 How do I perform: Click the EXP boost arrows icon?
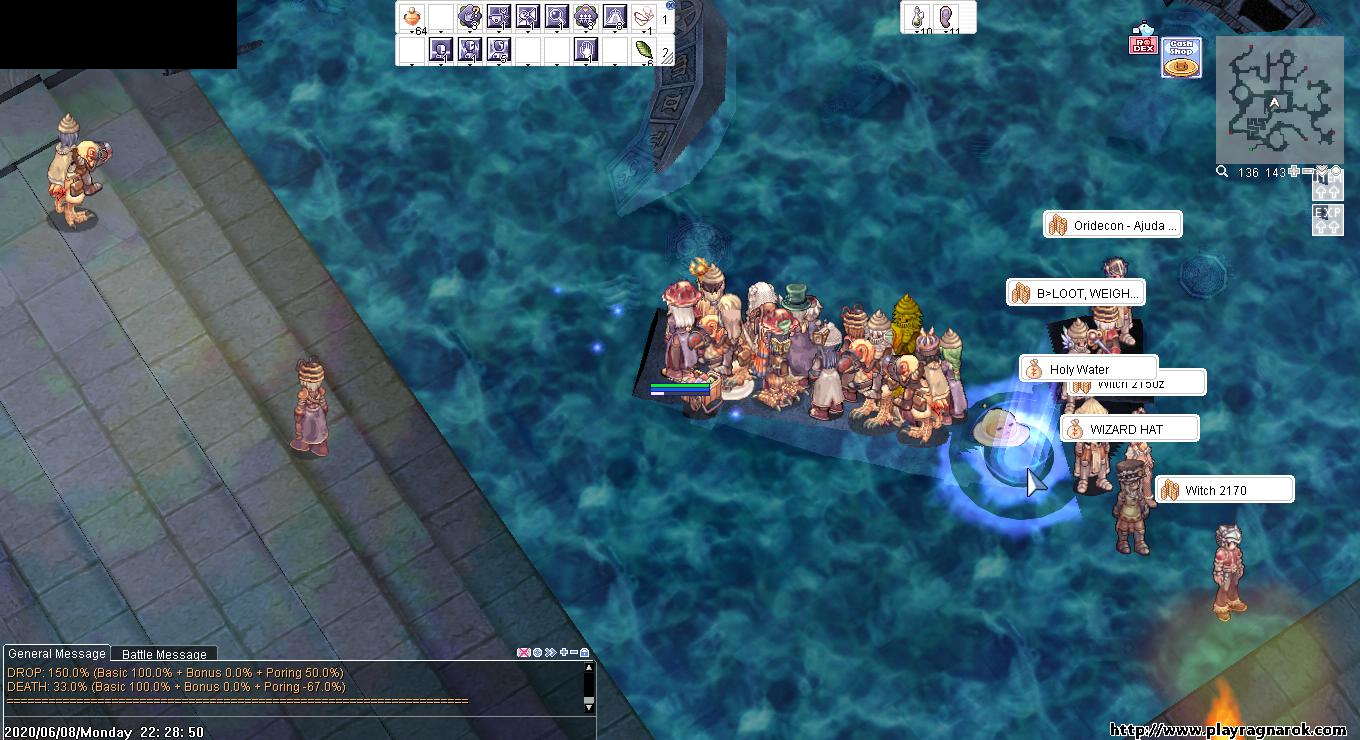pos(1327,220)
